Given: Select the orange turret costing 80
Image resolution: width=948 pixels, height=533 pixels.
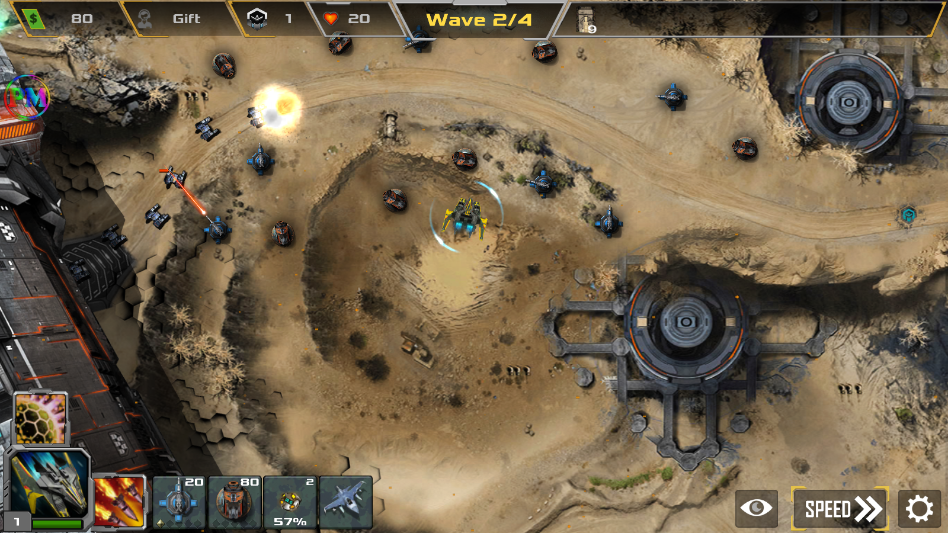Looking at the screenshot, I should 235,501.
